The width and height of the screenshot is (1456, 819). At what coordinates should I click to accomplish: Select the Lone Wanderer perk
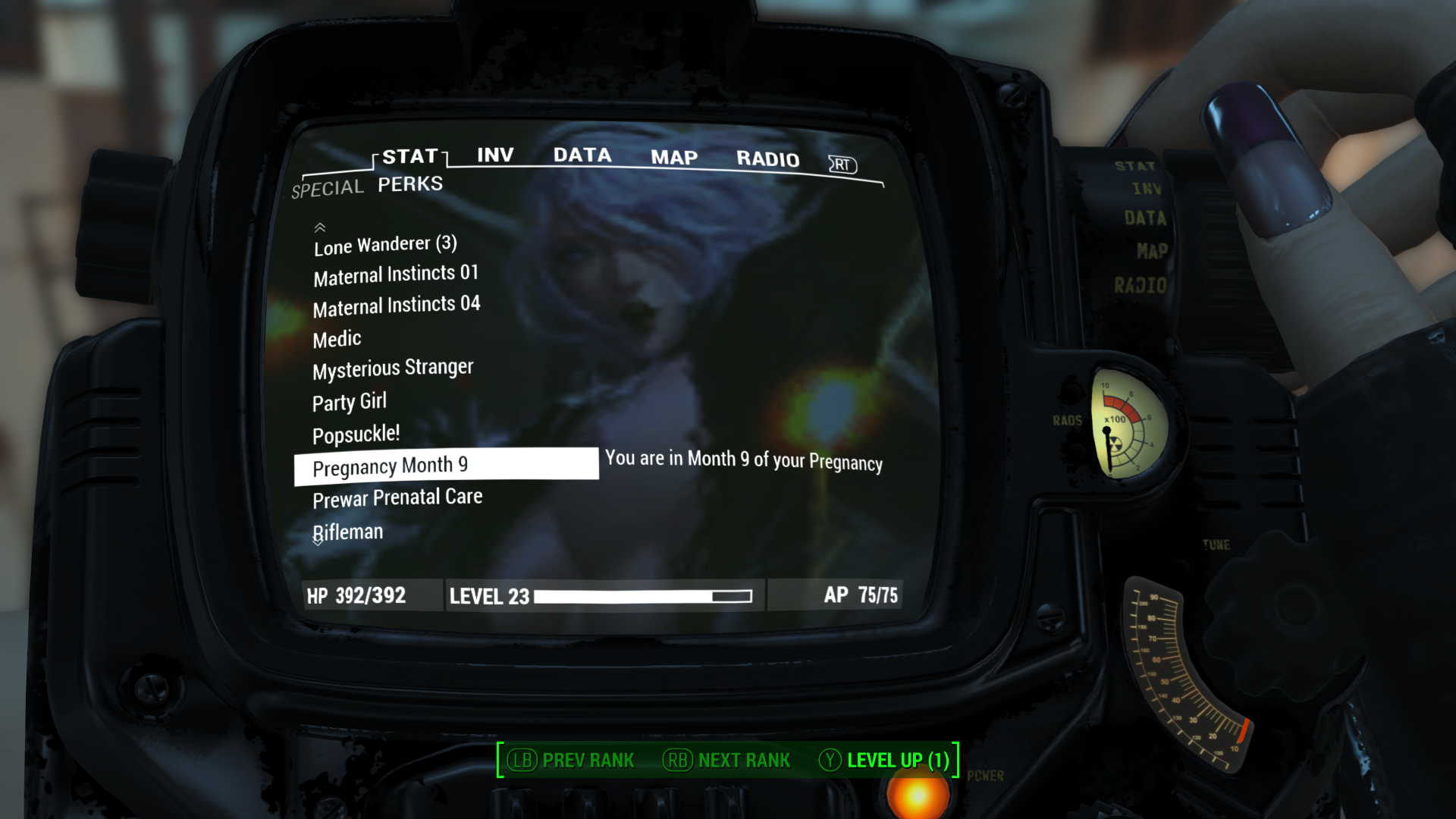point(385,245)
